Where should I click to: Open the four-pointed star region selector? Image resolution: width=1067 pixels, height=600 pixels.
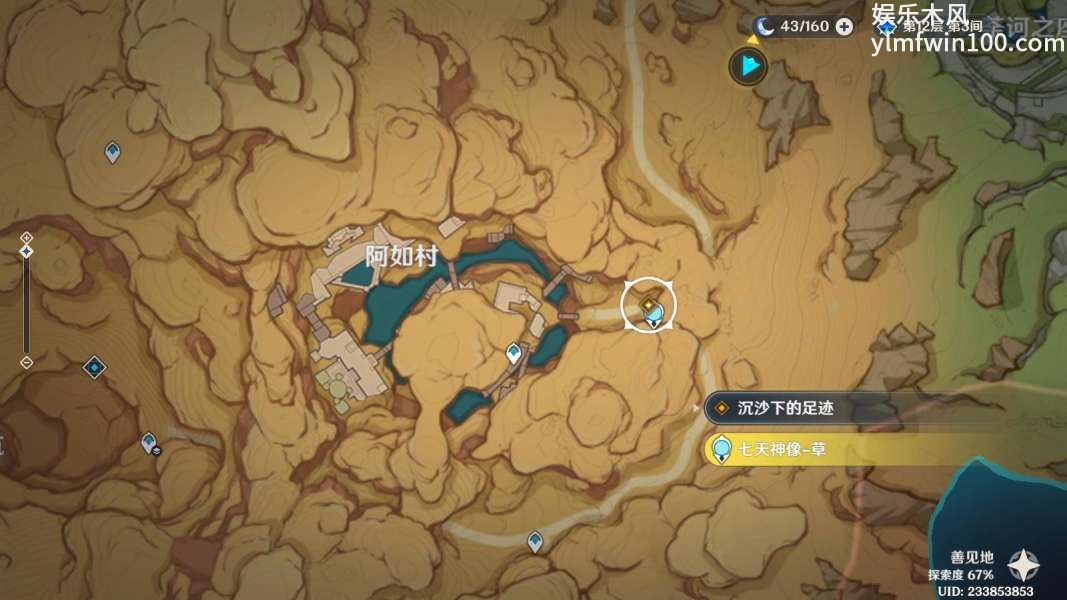pyautogui.click(x=1023, y=566)
